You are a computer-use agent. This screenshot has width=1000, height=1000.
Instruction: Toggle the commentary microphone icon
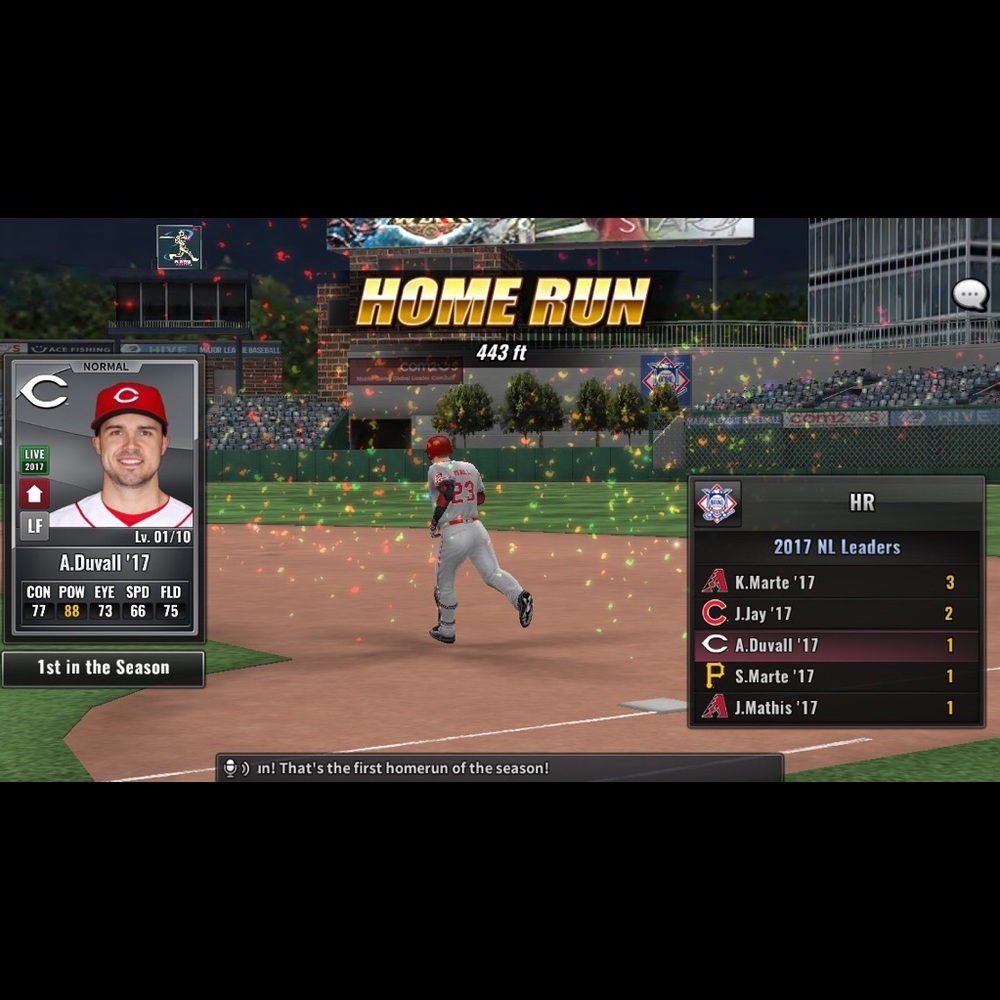point(231,768)
